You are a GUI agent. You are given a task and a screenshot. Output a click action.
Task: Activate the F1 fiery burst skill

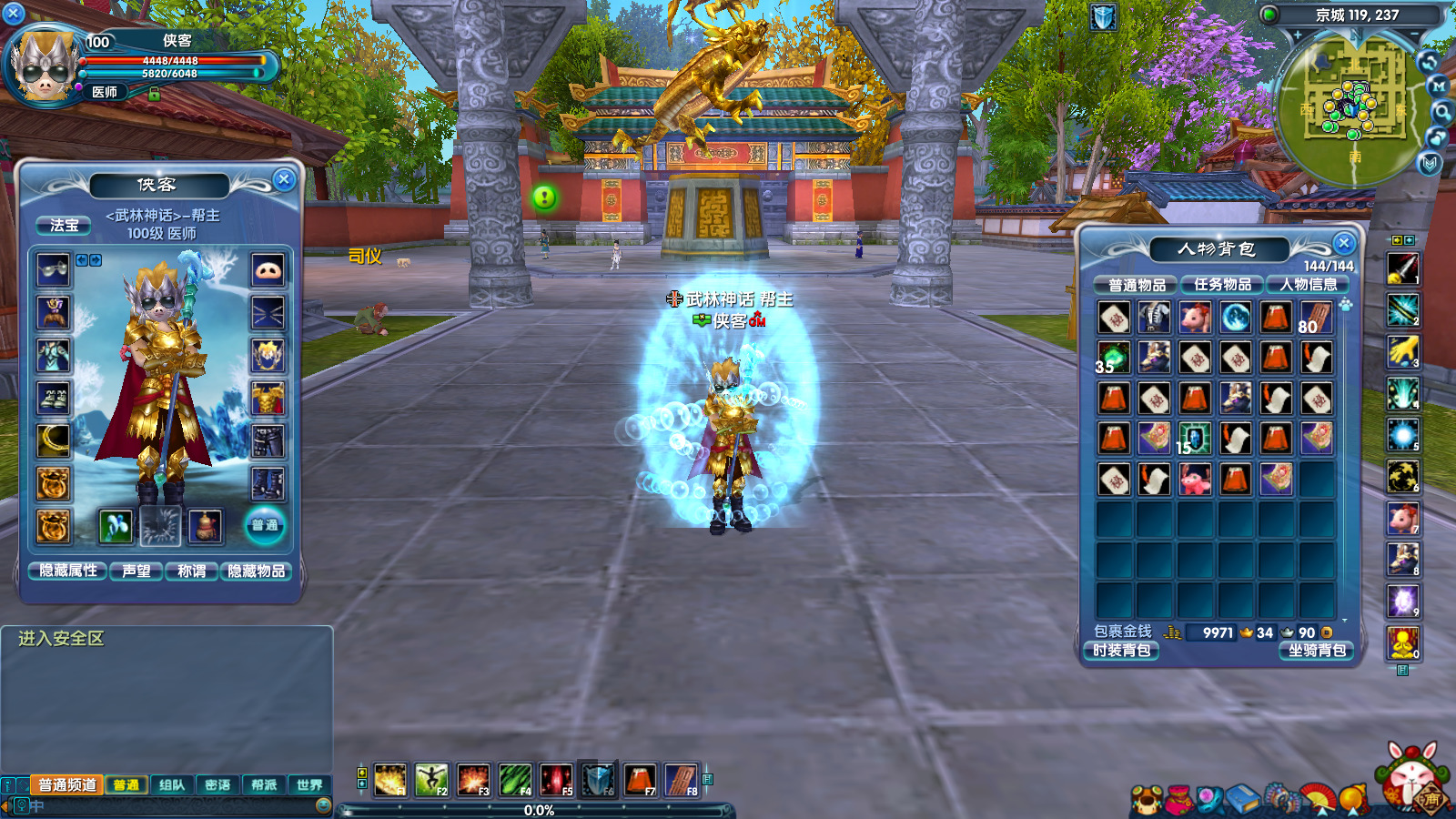tap(390, 780)
